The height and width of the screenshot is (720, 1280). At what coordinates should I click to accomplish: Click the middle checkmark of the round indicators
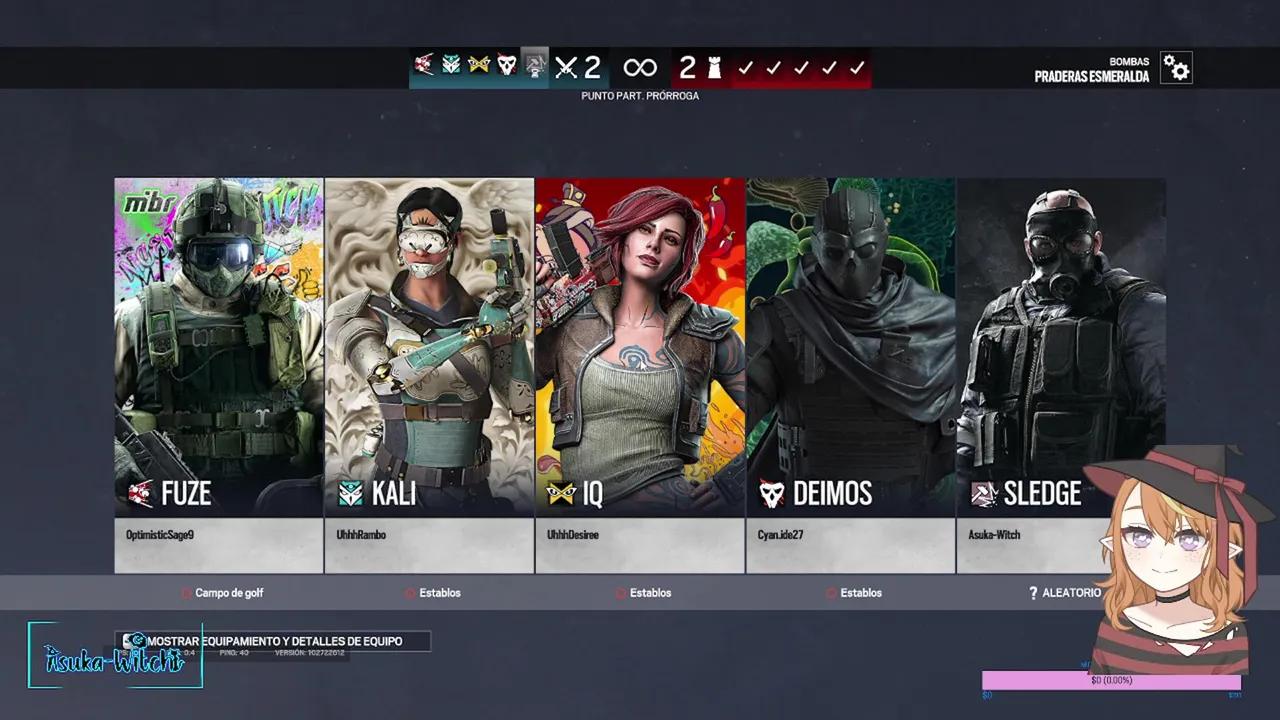click(800, 67)
